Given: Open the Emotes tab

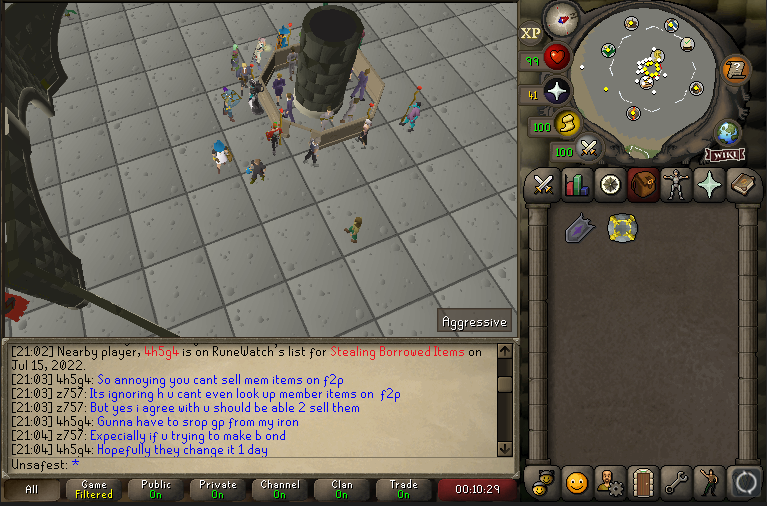Looking at the screenshot, I should tap(577, 483).
